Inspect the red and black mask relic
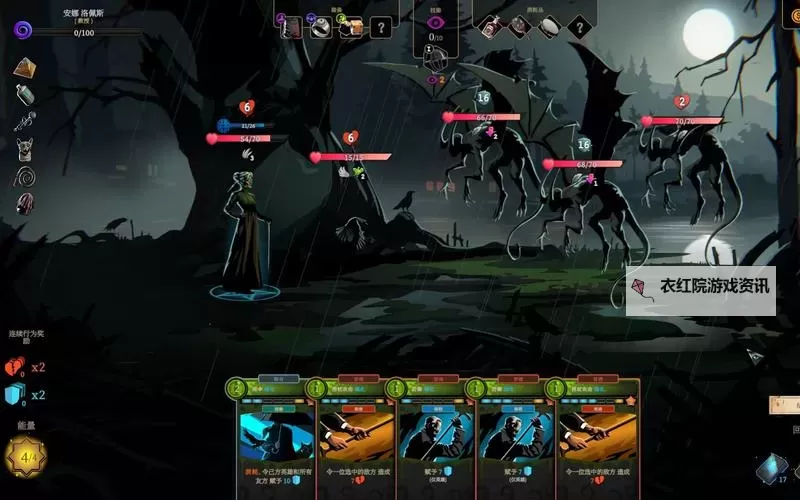The width and height of the screenshot is (800, 500). click(x=25, y=203)
